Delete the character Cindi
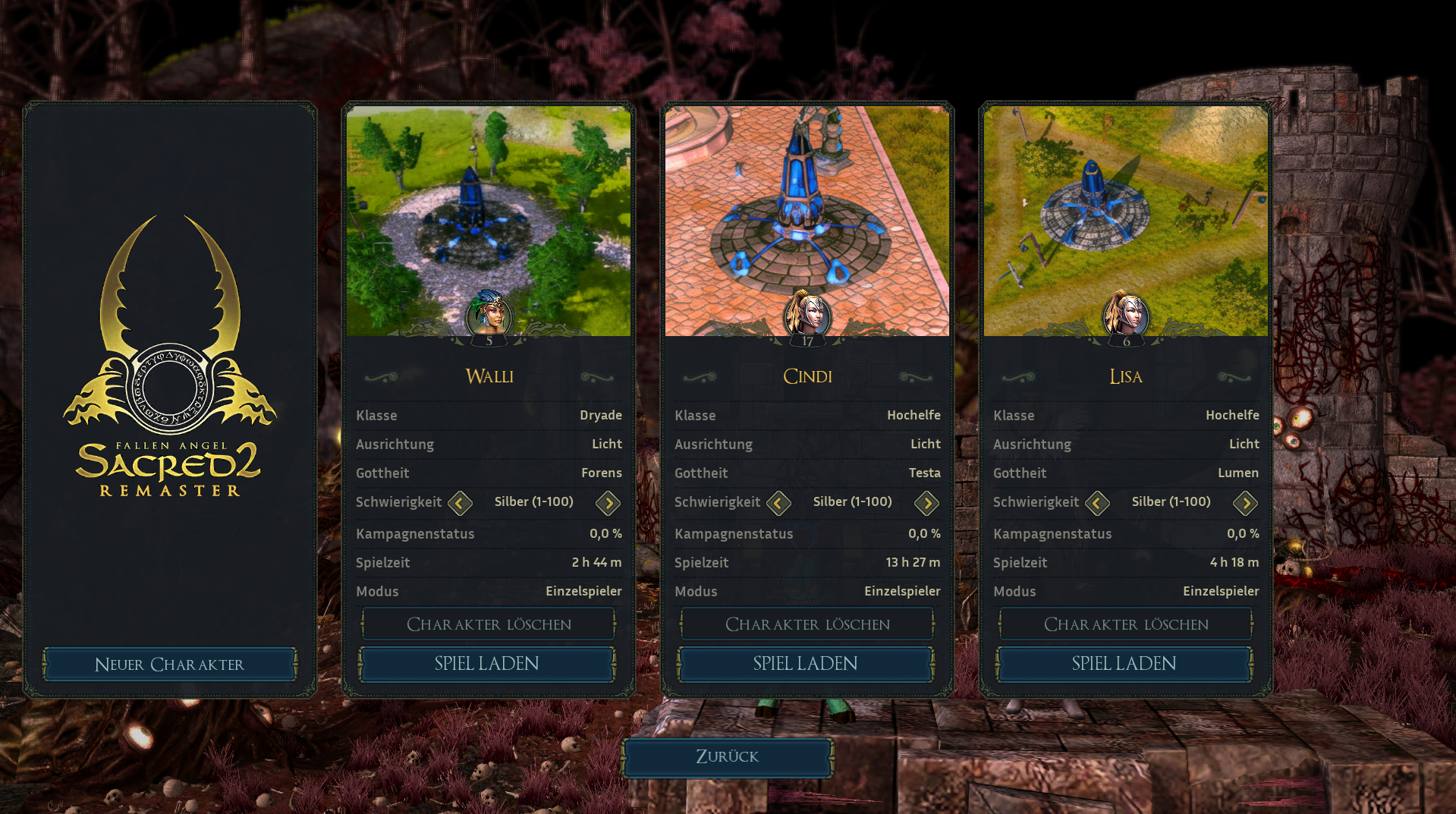The width and height of the screenshot is (1456, 814). 807,624
